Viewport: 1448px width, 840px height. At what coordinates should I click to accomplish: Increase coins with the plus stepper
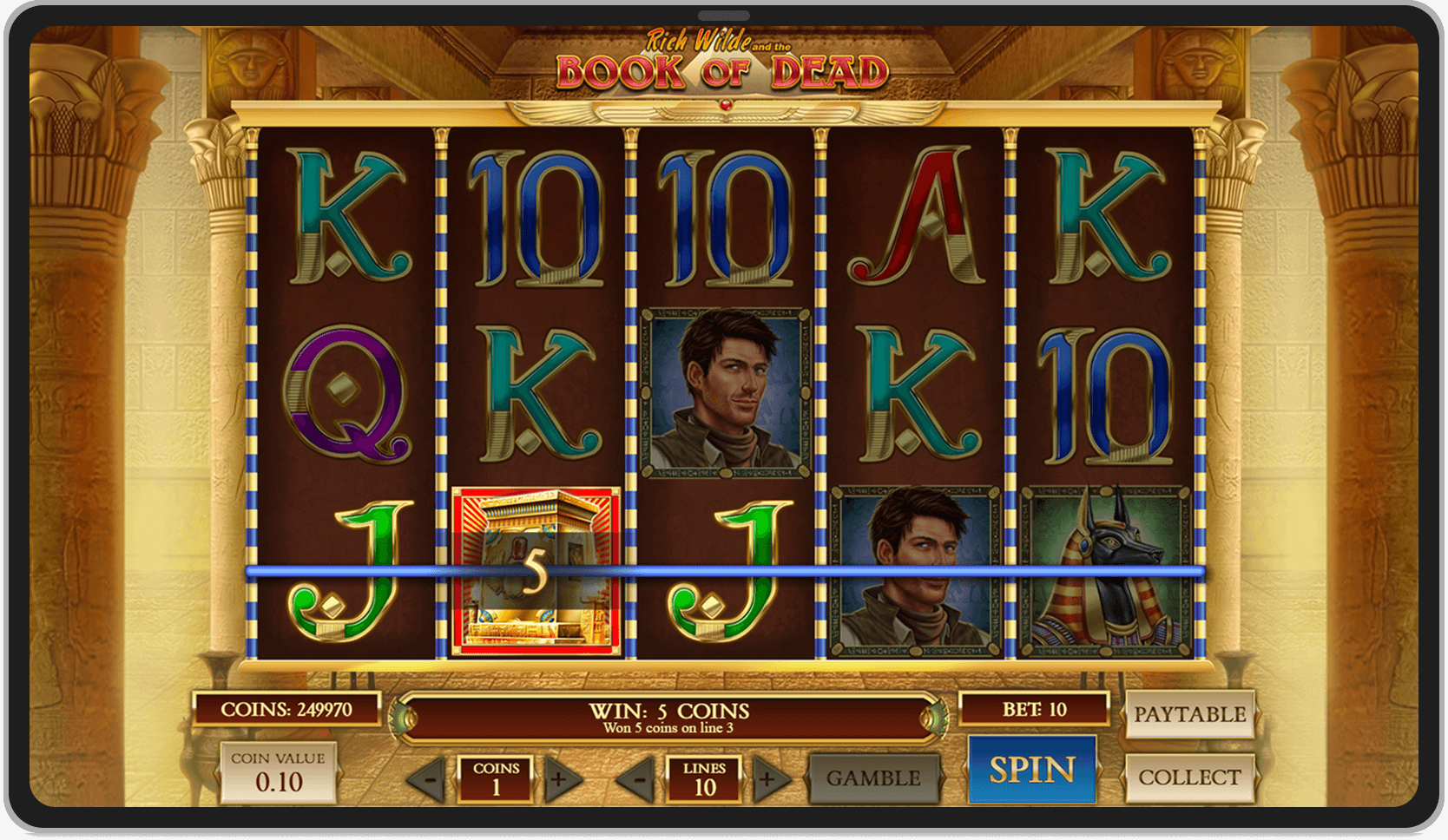pyautogui.click(x=556, y=778)
